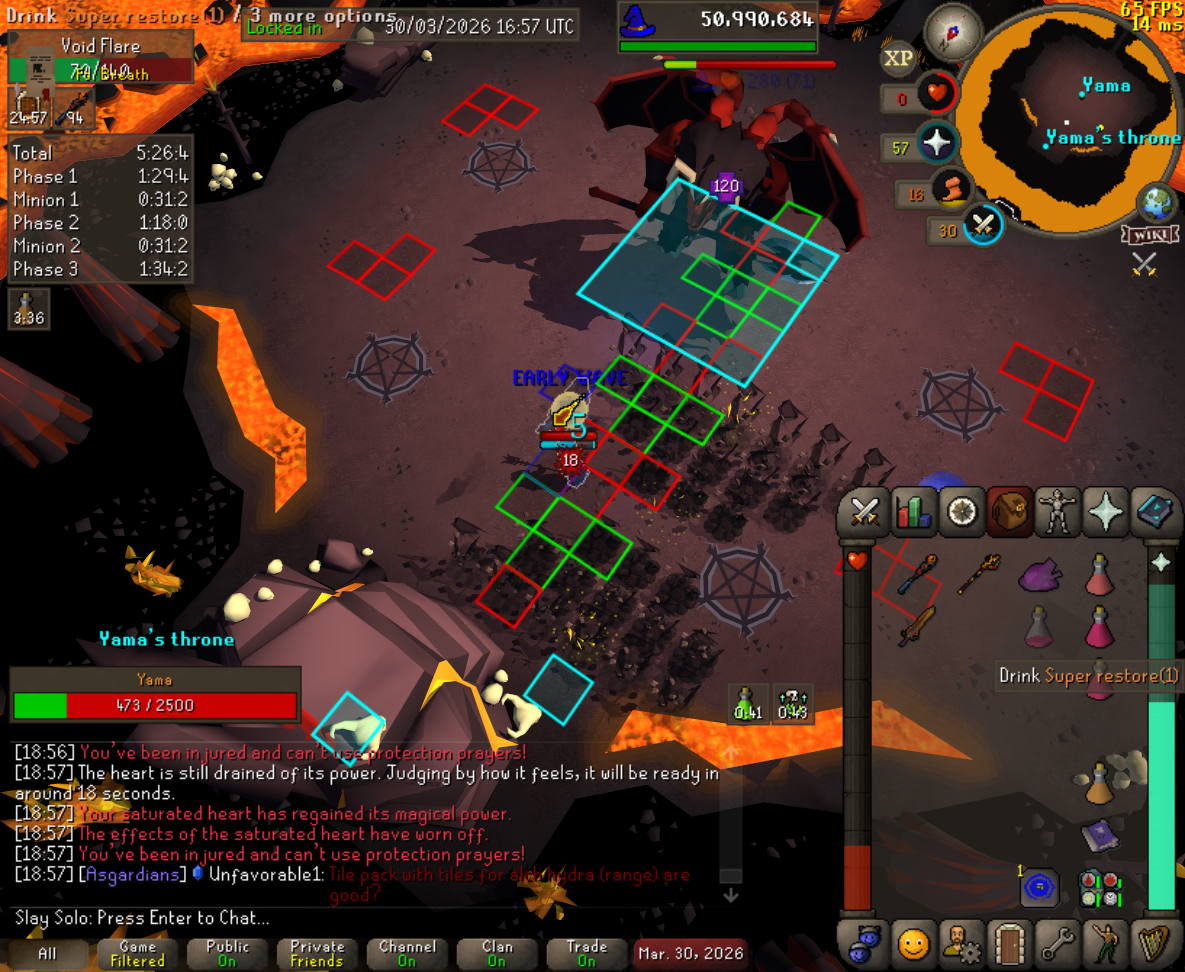1185x972 pixels.
Task: Open the Spellbook tab
Action: click(1155, 512)
